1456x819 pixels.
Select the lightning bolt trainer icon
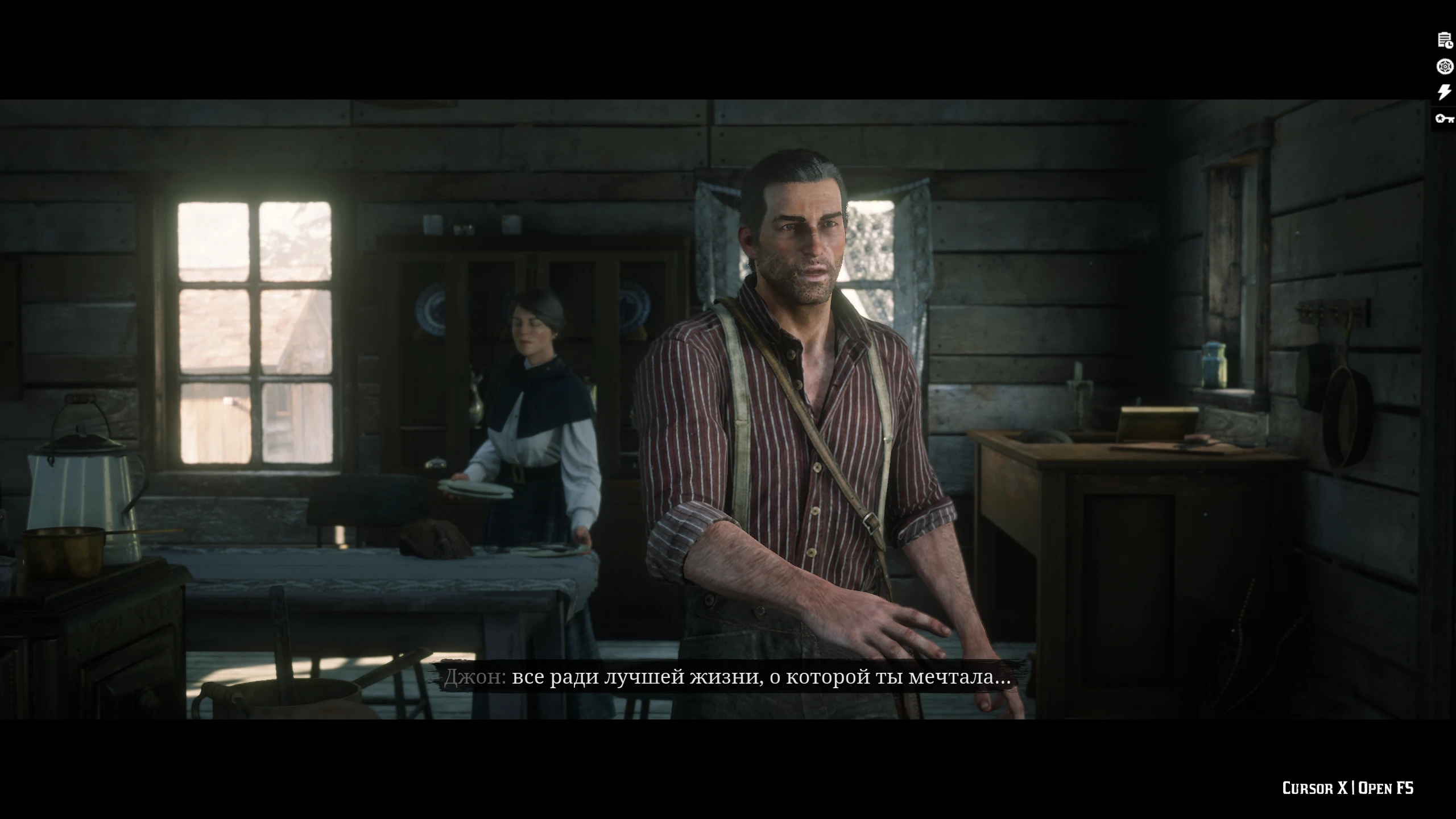click(x=1444, y=92)
